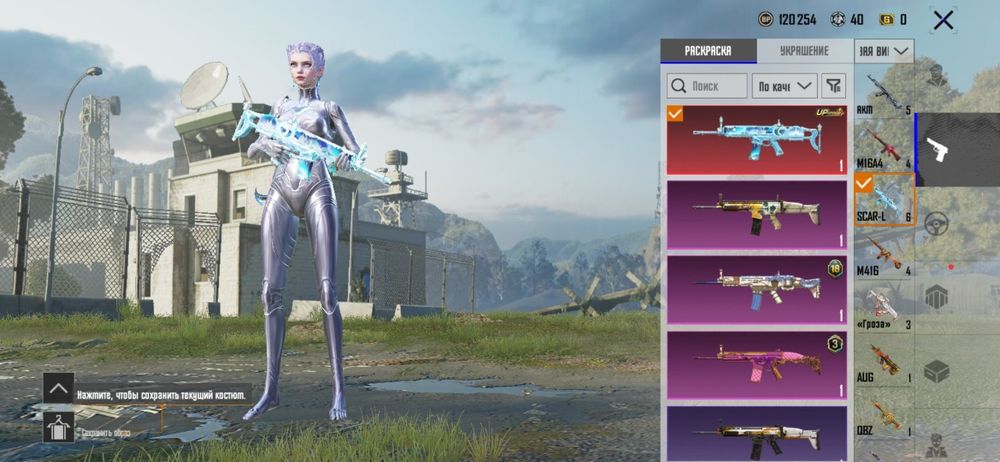This screenshot has height=462, width=1000.
Task: Open the pistol weapons category
Action: point(938,150)
